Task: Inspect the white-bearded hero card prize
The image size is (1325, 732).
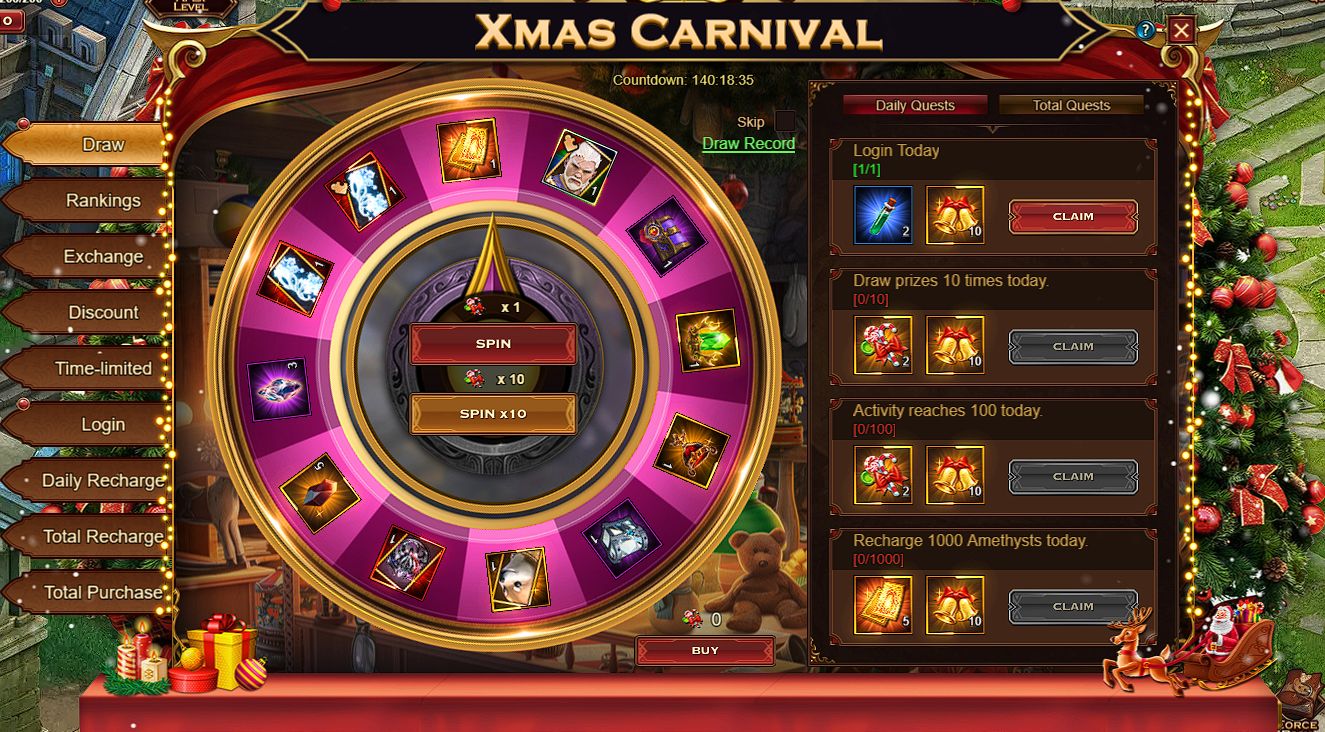Action: pyautogui.click(x=578, y=167)
